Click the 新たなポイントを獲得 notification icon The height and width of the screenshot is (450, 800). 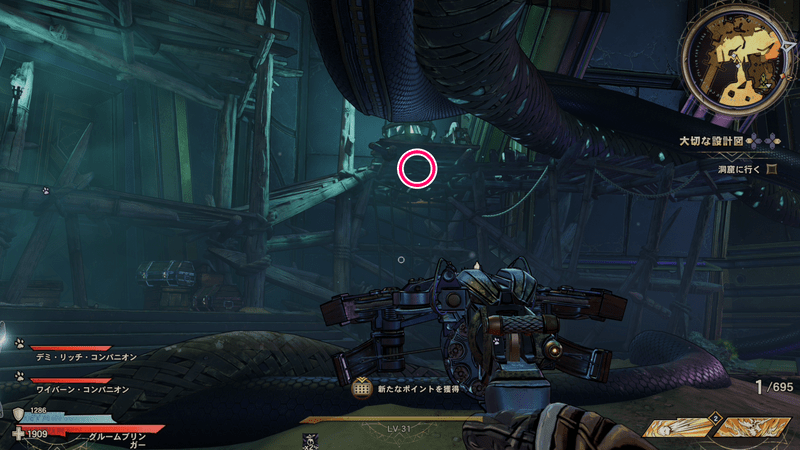tap(363, 387)
